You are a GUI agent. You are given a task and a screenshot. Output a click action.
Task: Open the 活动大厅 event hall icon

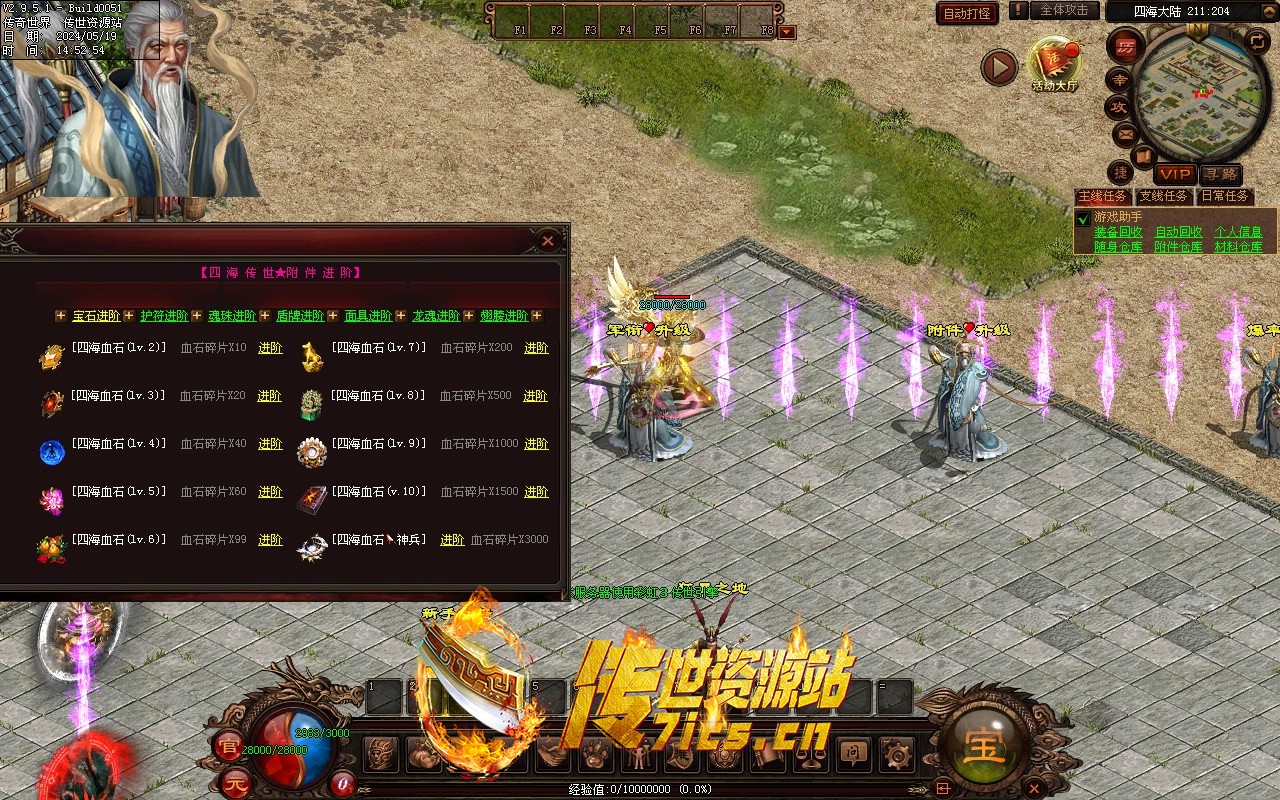coord(1055,65)
